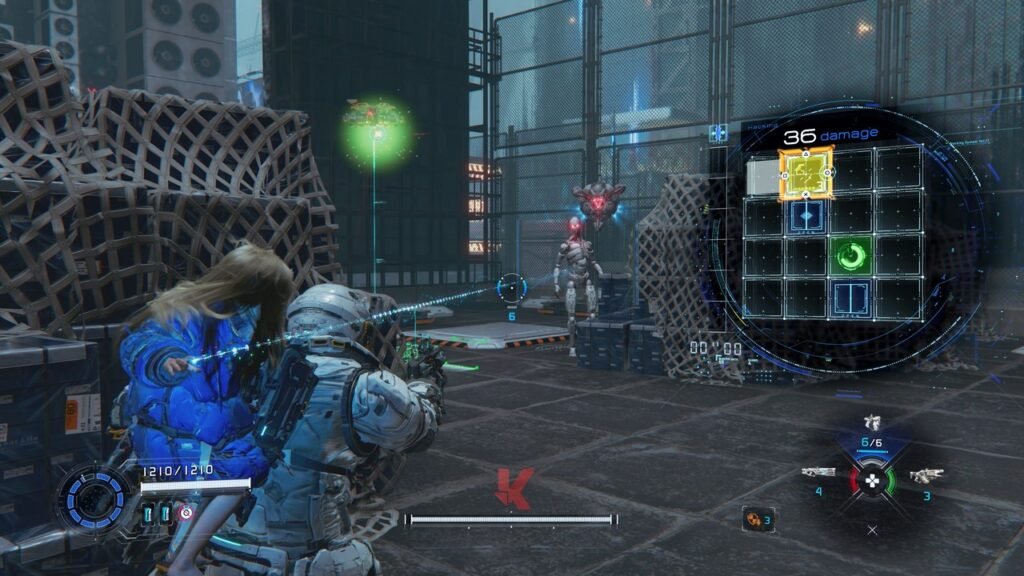Select the blue diamond tile on hacking grid
1024x576 pixels.
806,215
